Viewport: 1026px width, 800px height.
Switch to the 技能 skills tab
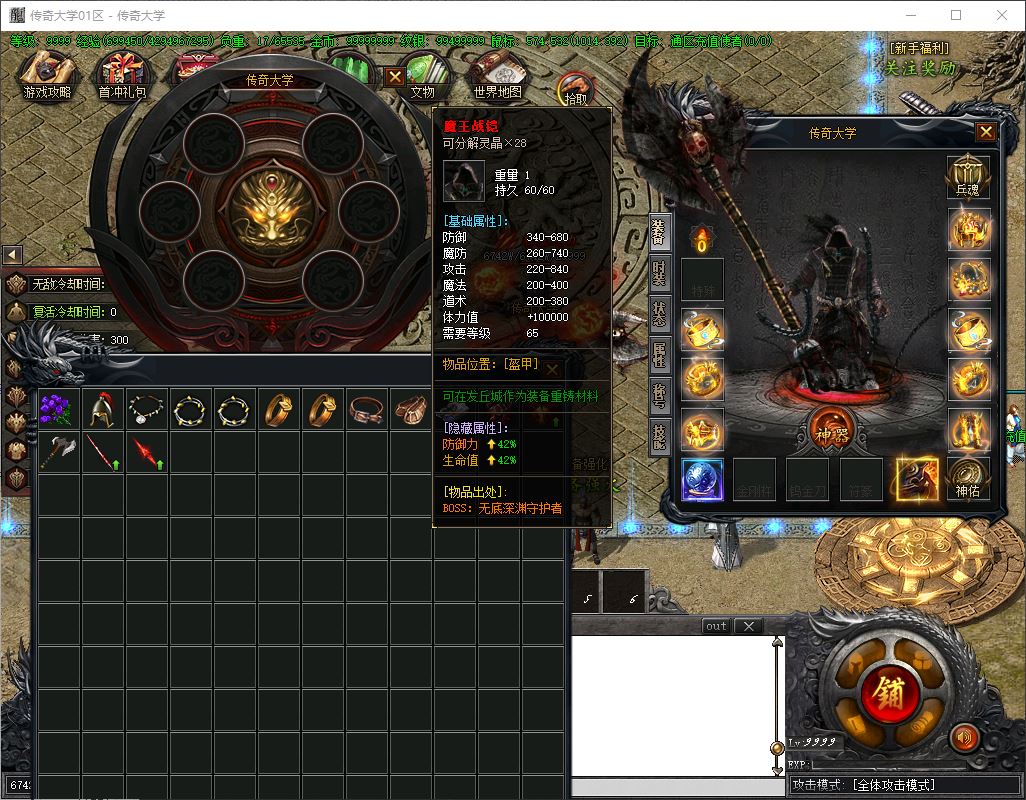pyautogui.click(x=659, y=436)
